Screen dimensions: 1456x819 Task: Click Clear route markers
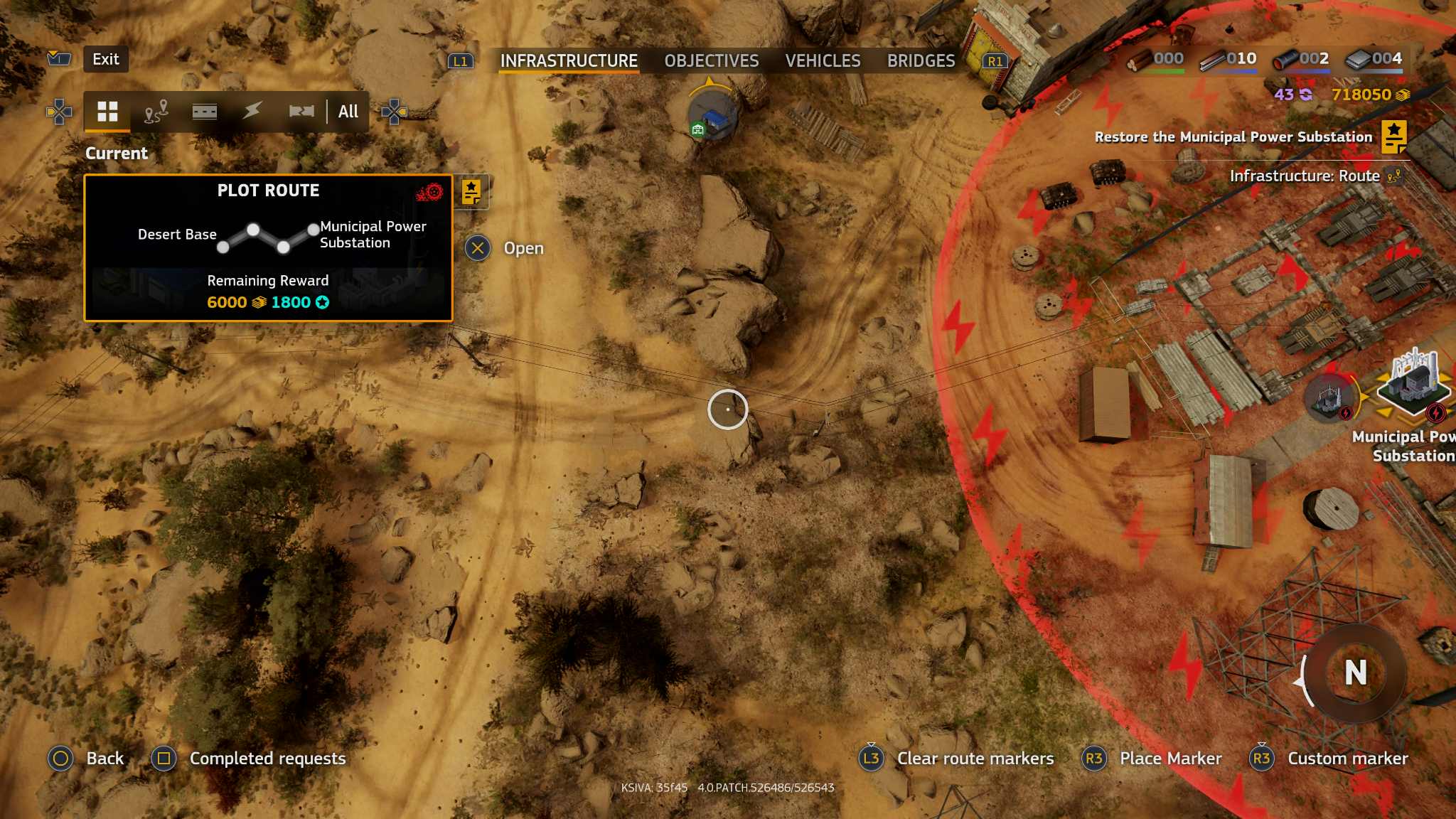[x=974, y=759]
